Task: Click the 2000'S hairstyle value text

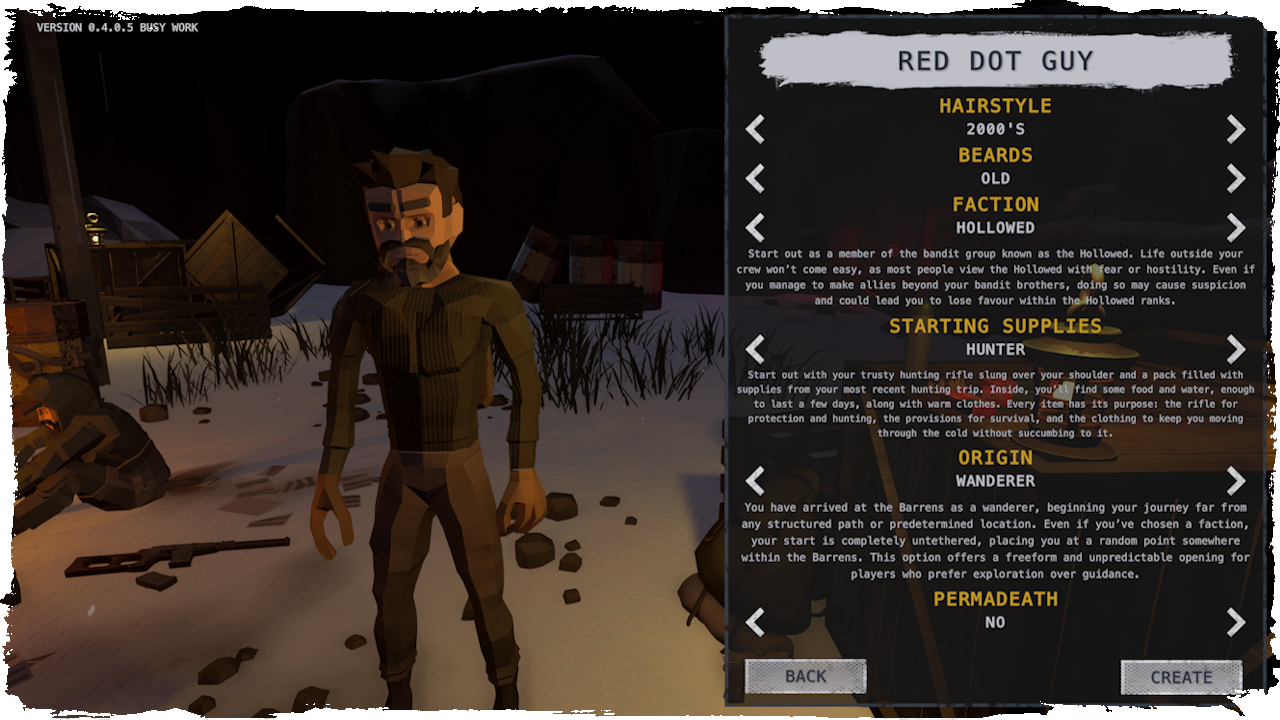Action: (995, 128)
